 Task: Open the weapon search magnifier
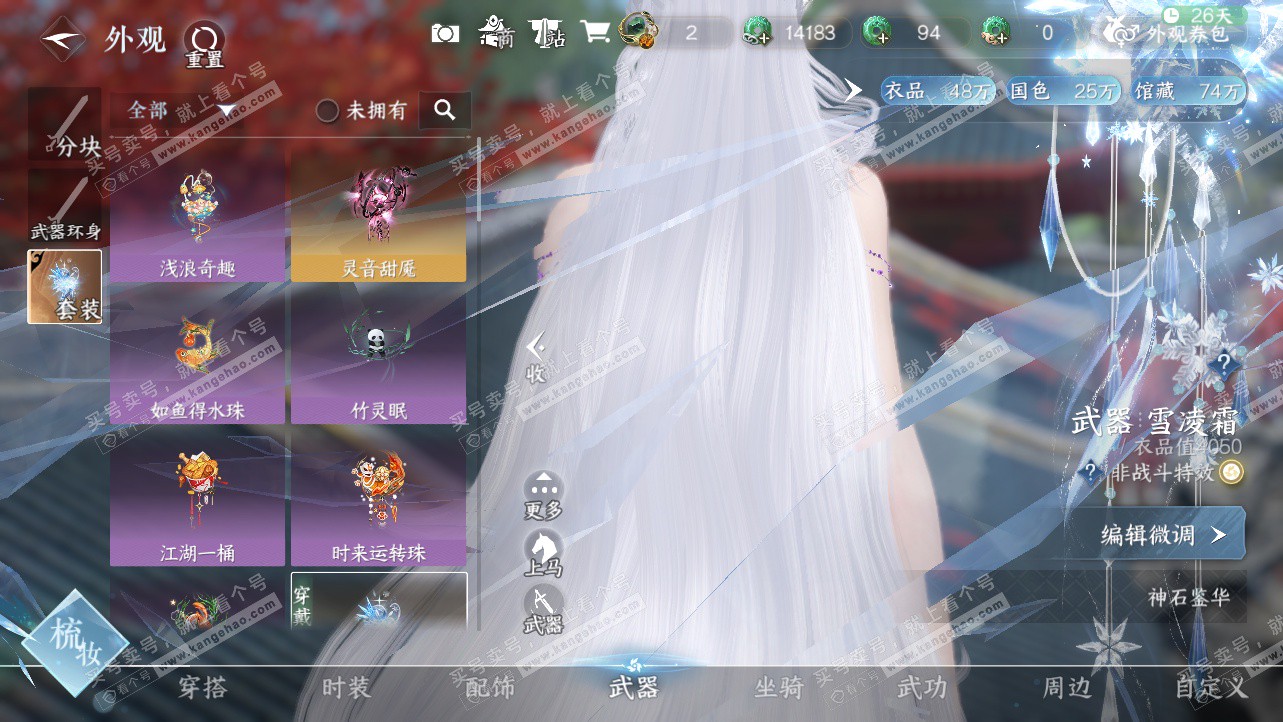tap(445, 110)
